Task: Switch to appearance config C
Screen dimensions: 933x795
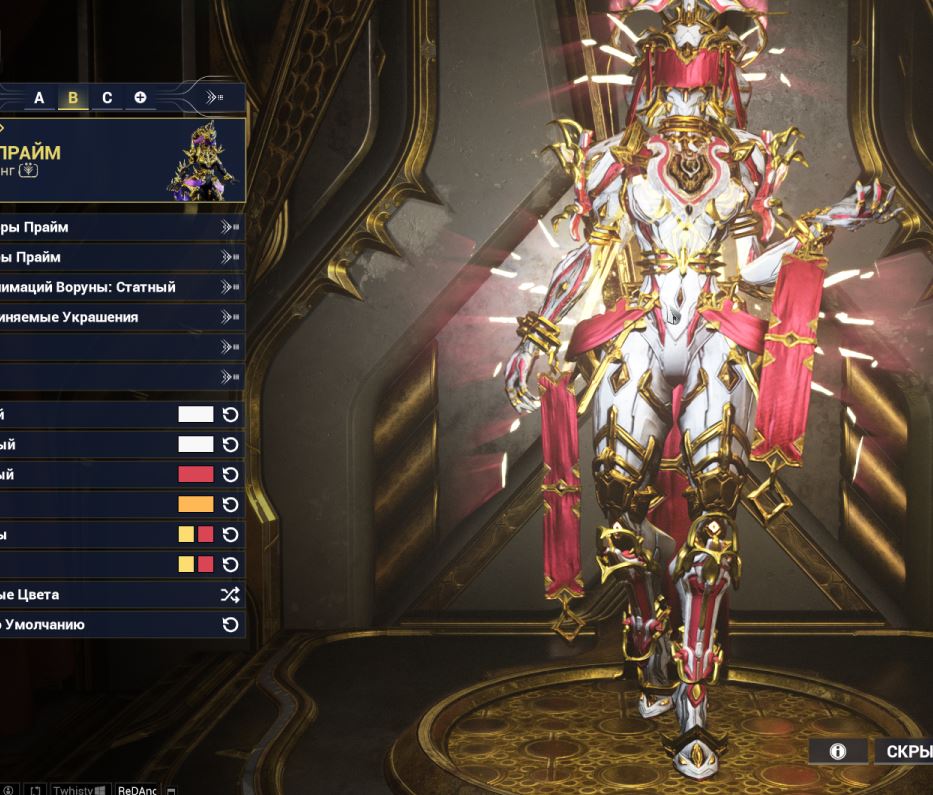Action: click(107, 98)
